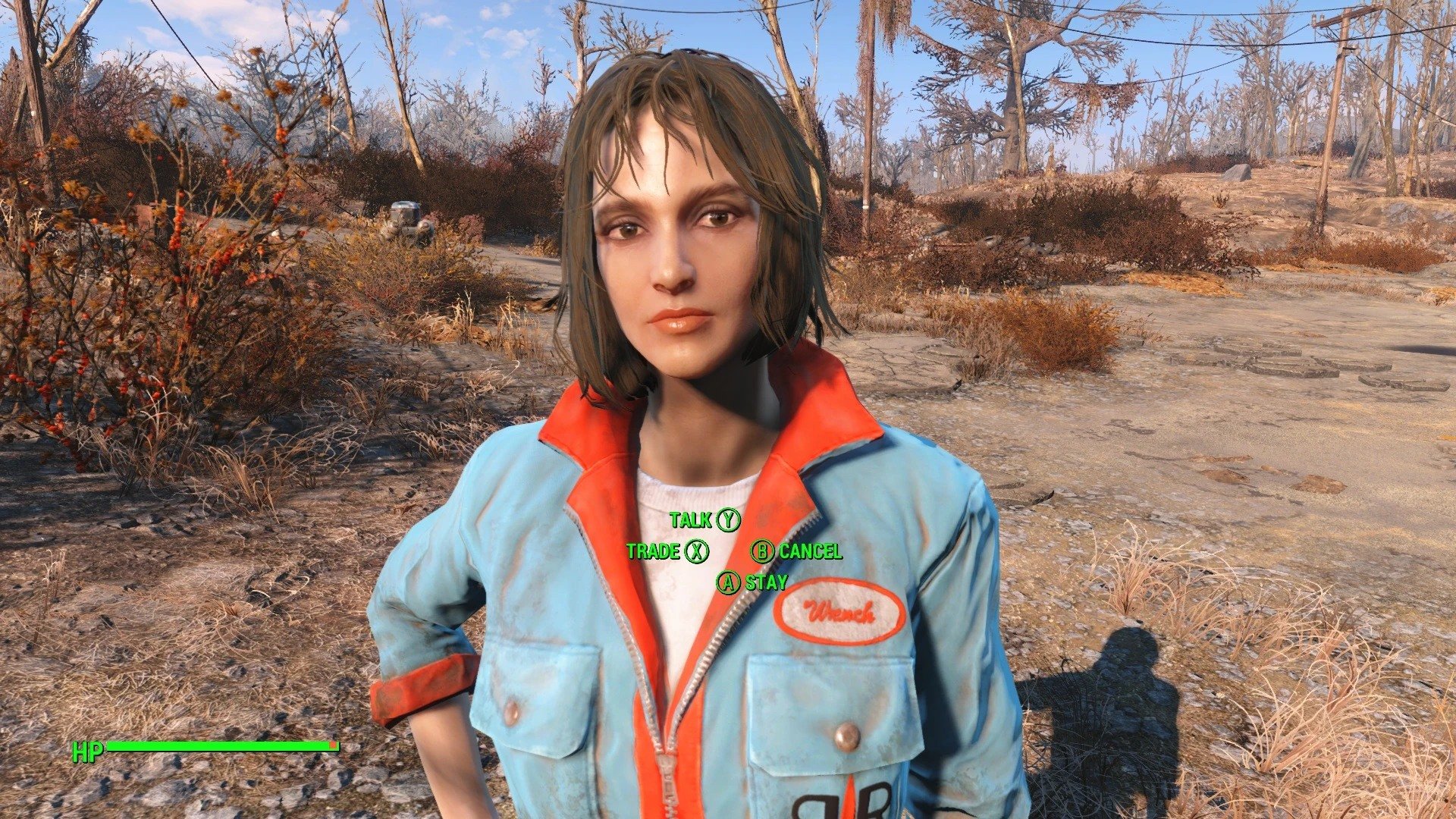Tell the companion to Stay
The width and height of the screenshot is (1456, 819).
point(752,582)
